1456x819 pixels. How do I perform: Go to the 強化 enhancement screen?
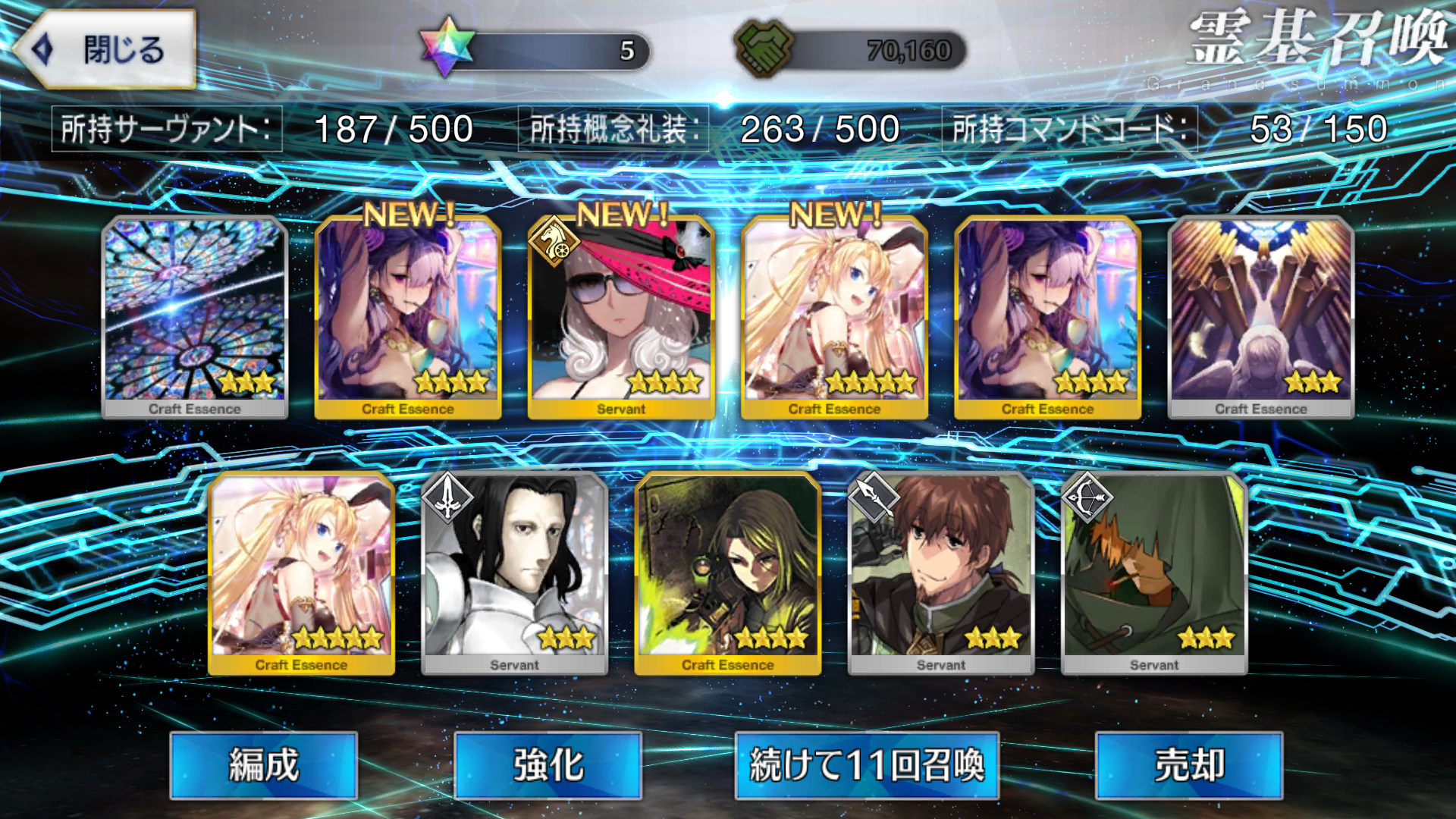click(x=548, y=765)
